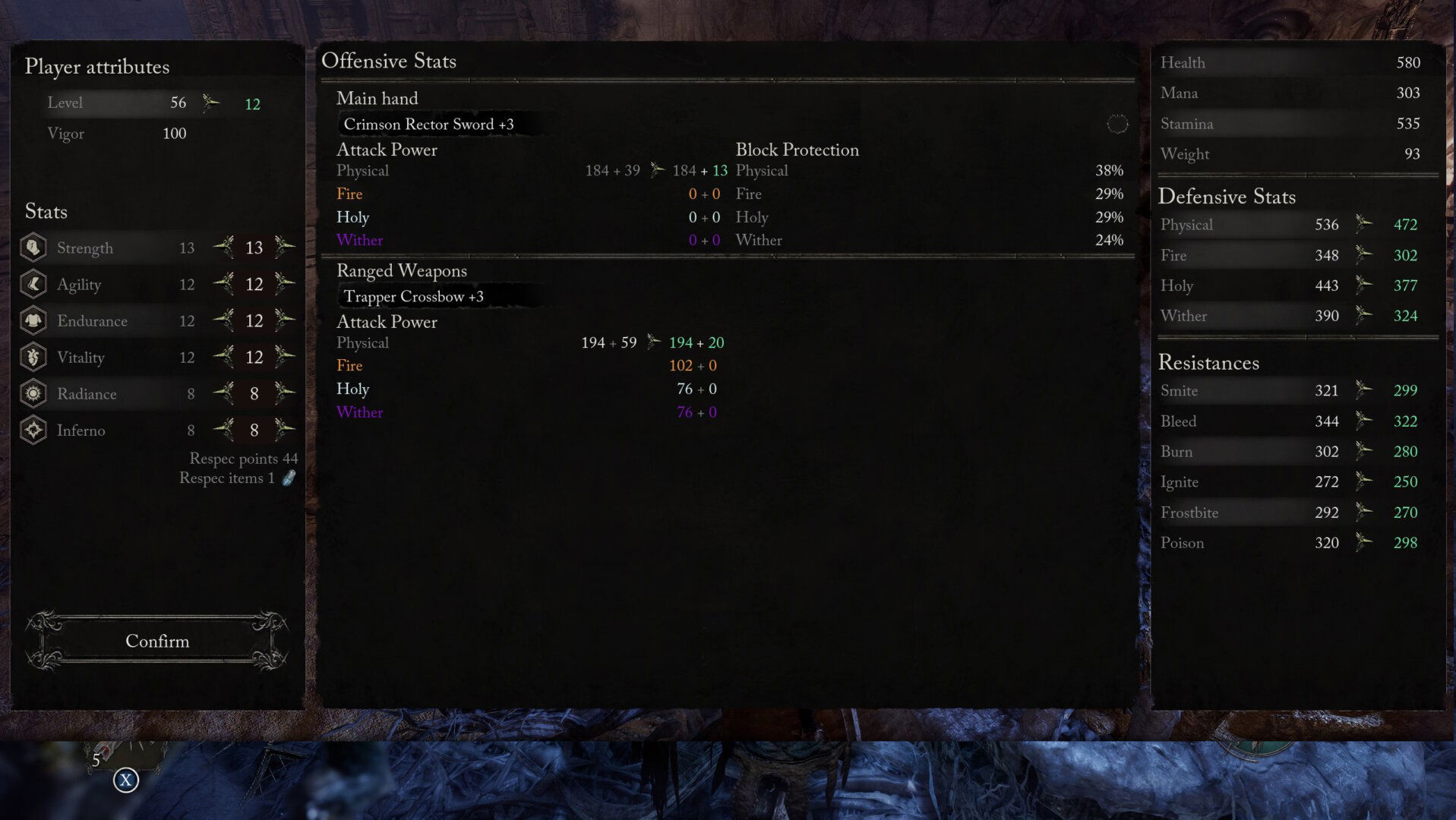The height and width of the screenshot is (820, 1456).
Task: Decrease the Vitality stat
Action: pos(224,356)
